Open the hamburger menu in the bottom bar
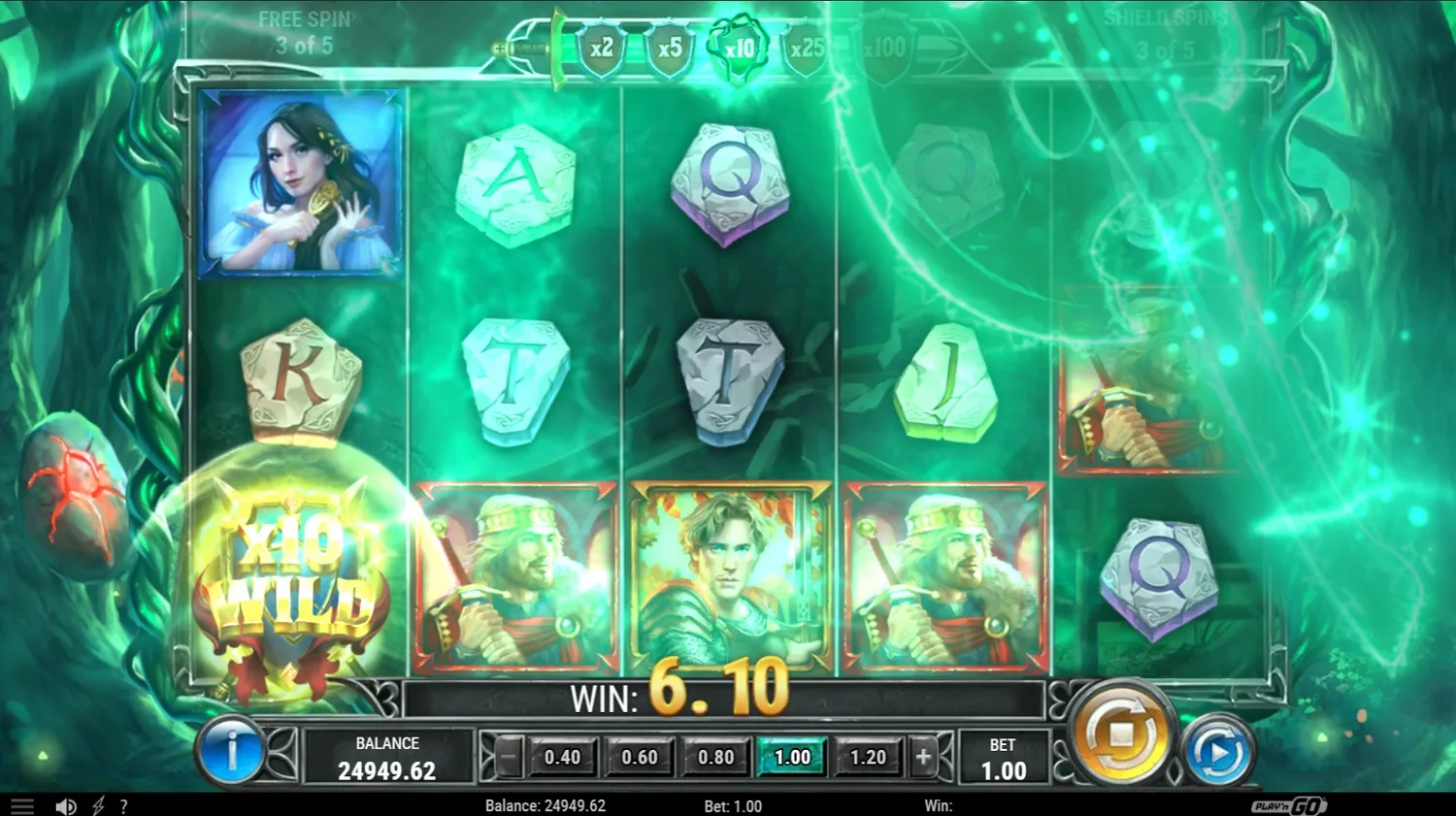 [20, 805]
